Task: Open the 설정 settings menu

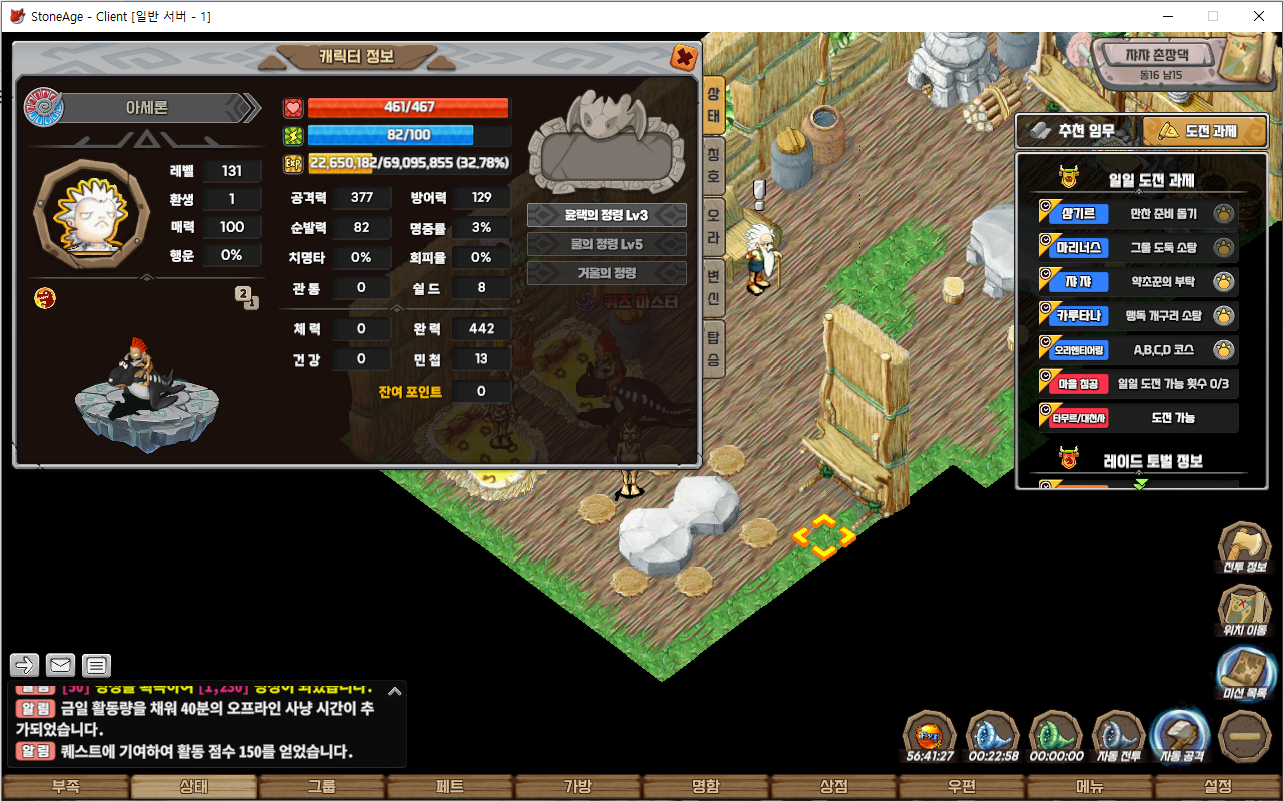Action: (1218, 786)
